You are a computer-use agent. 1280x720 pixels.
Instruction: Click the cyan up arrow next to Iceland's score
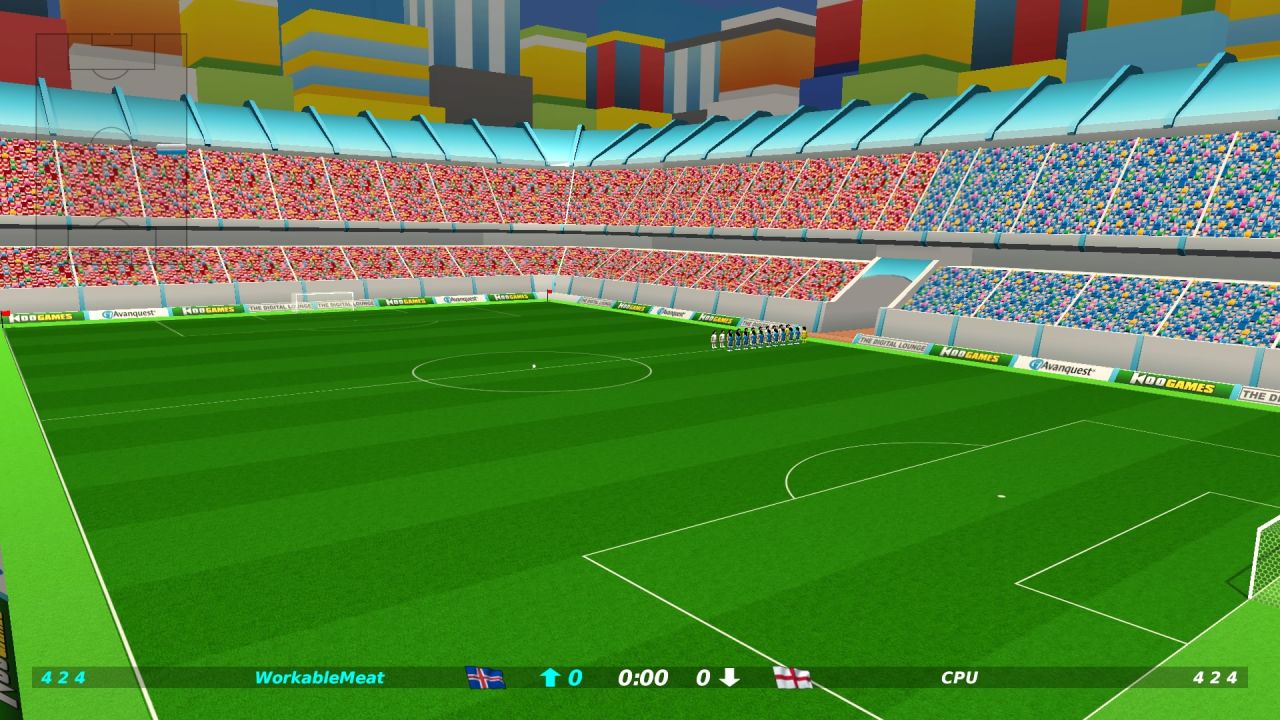click(548, 678)
